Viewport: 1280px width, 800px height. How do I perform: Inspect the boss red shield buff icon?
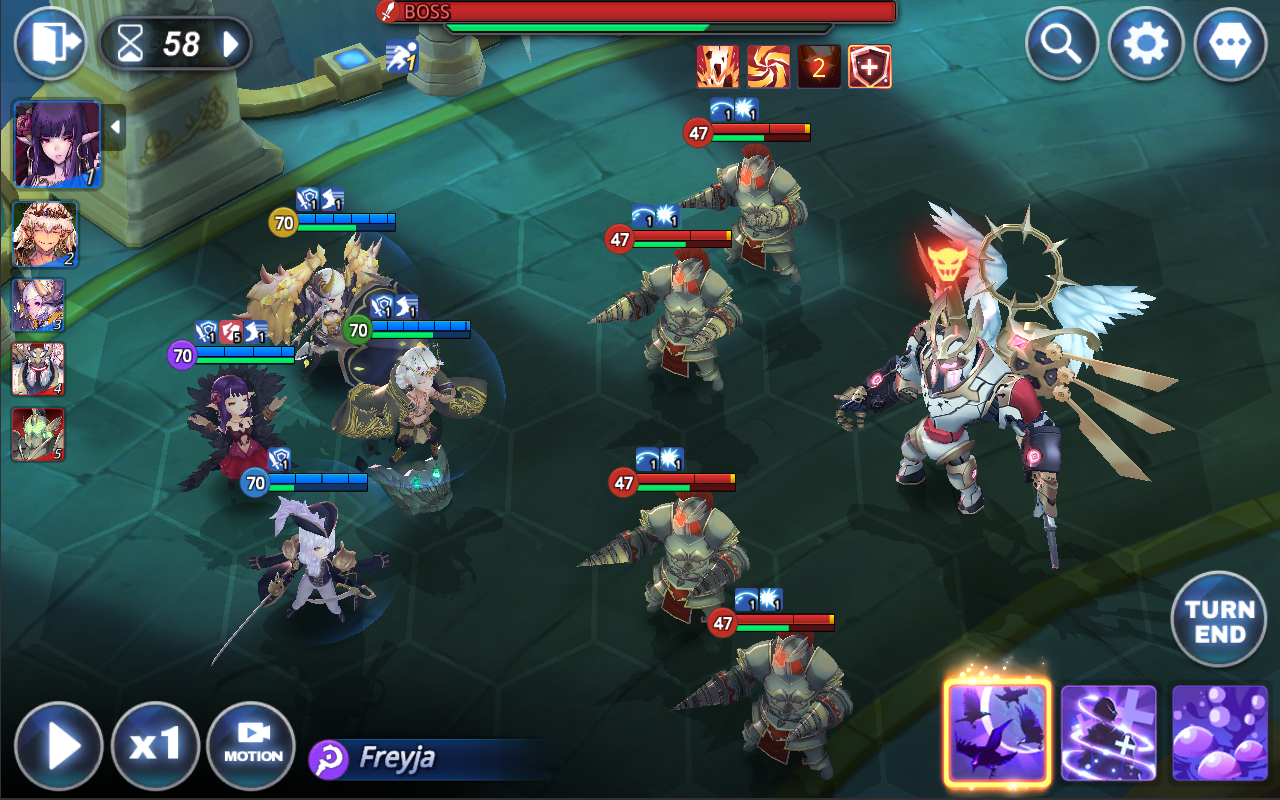pyautogui.click(x=869, y=67)
